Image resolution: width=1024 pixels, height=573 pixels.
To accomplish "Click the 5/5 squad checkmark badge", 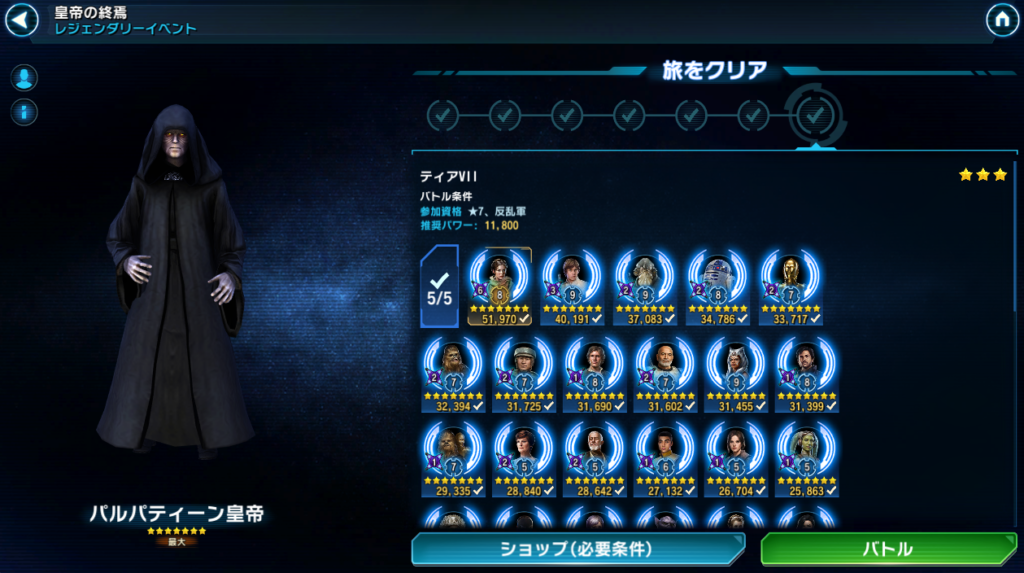I will pyautogui.click(x=440, y=287).
